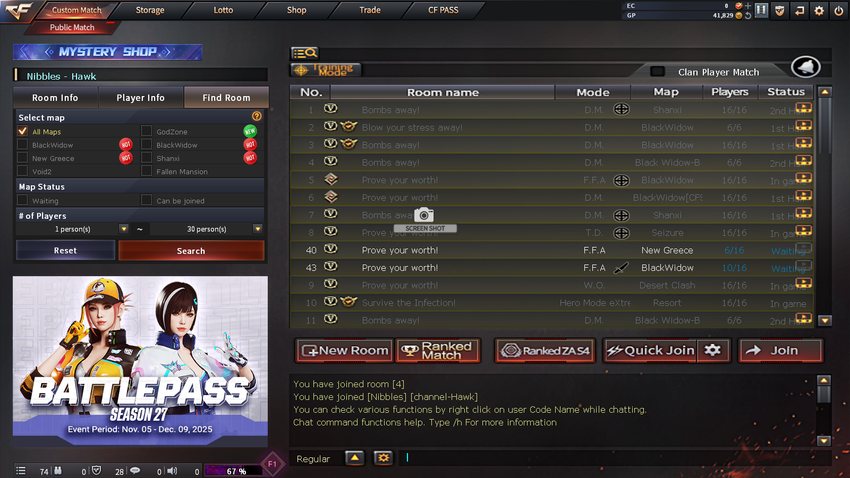The width and height of the screenshot is (850, 478).
Task: Click the Mystery Shop banner
Action: 108,52
